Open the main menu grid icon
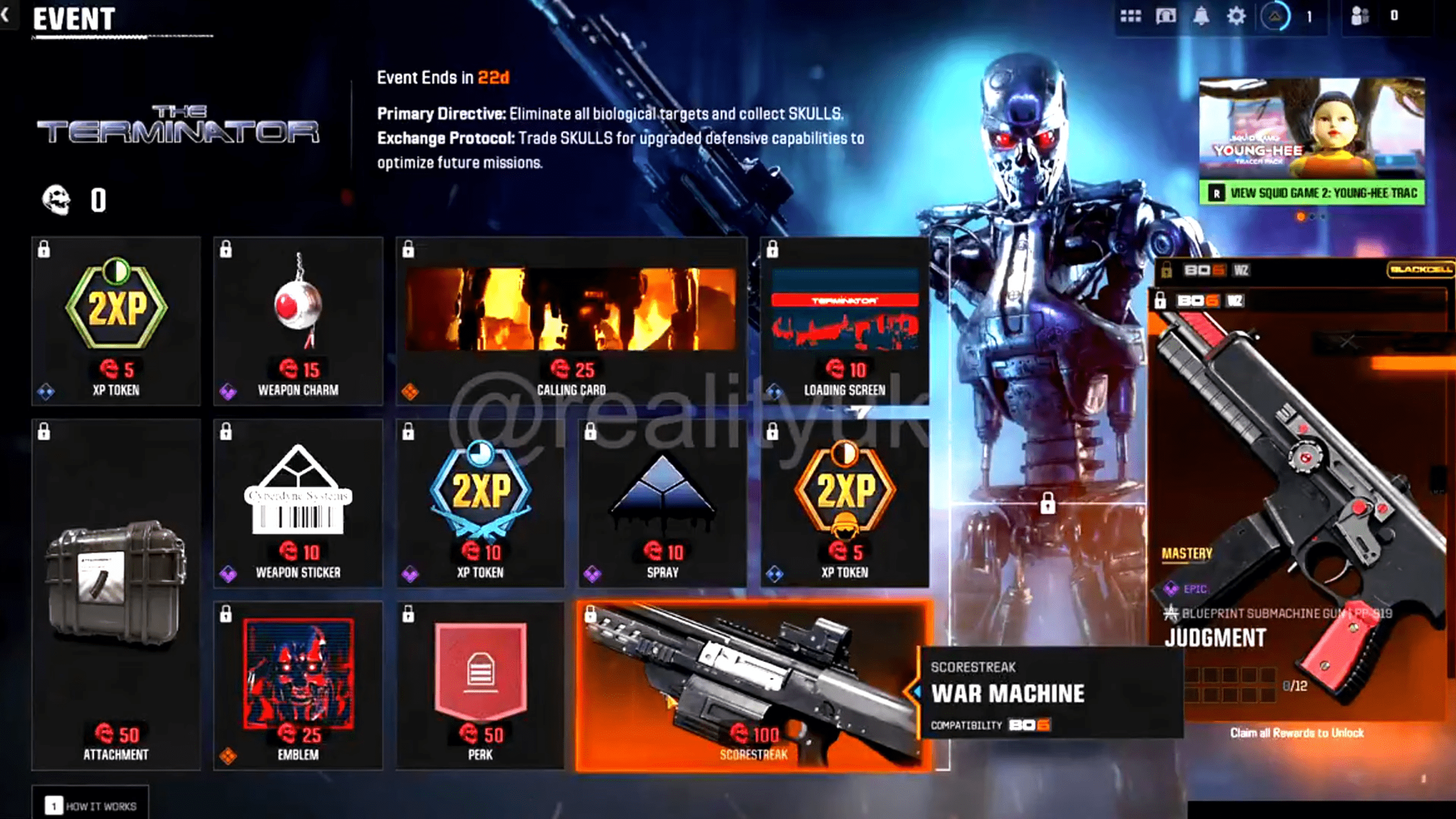The width and height of the screenshot is (1456, 819). pyautogui.click(x=1130, y=16)
